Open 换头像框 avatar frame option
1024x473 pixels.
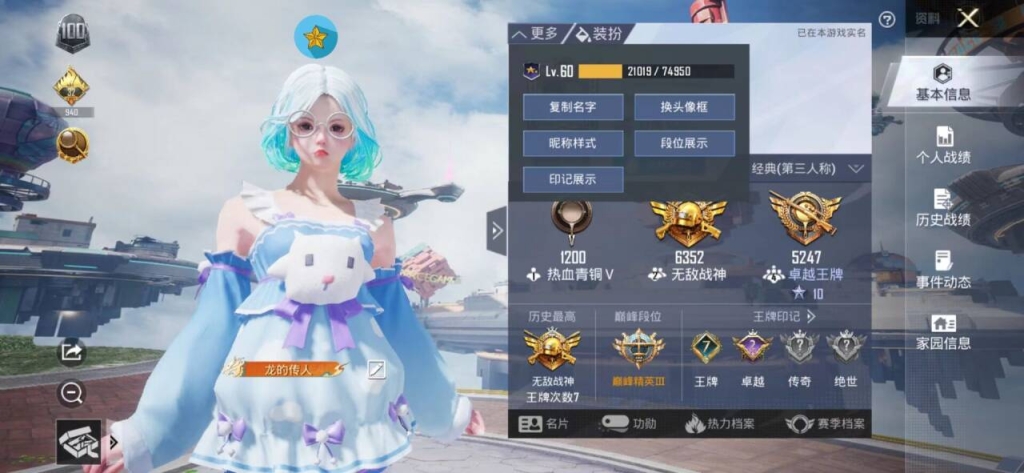(x=684, y=107)
